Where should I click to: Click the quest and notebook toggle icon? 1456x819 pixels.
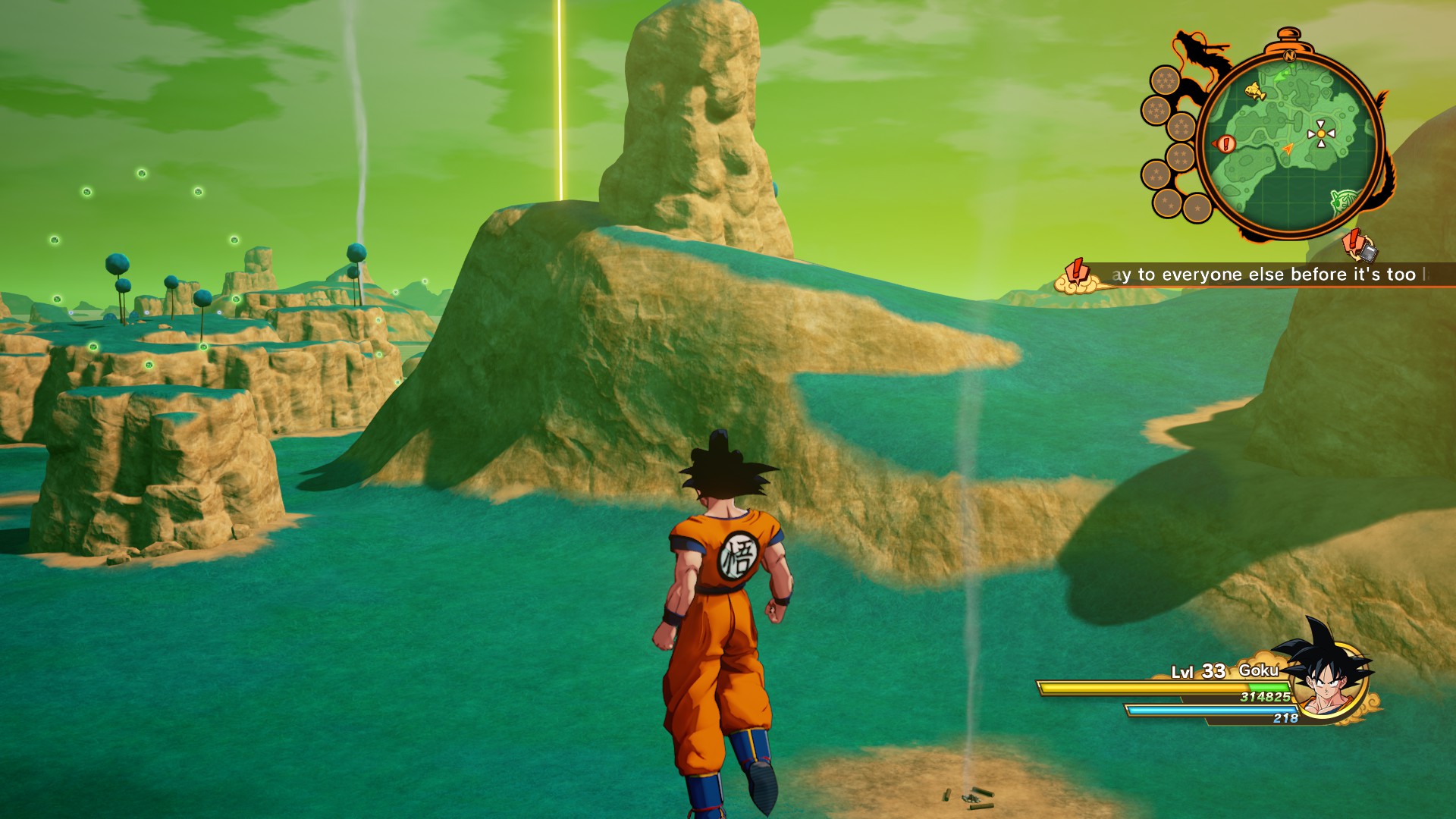point(1359,246)
